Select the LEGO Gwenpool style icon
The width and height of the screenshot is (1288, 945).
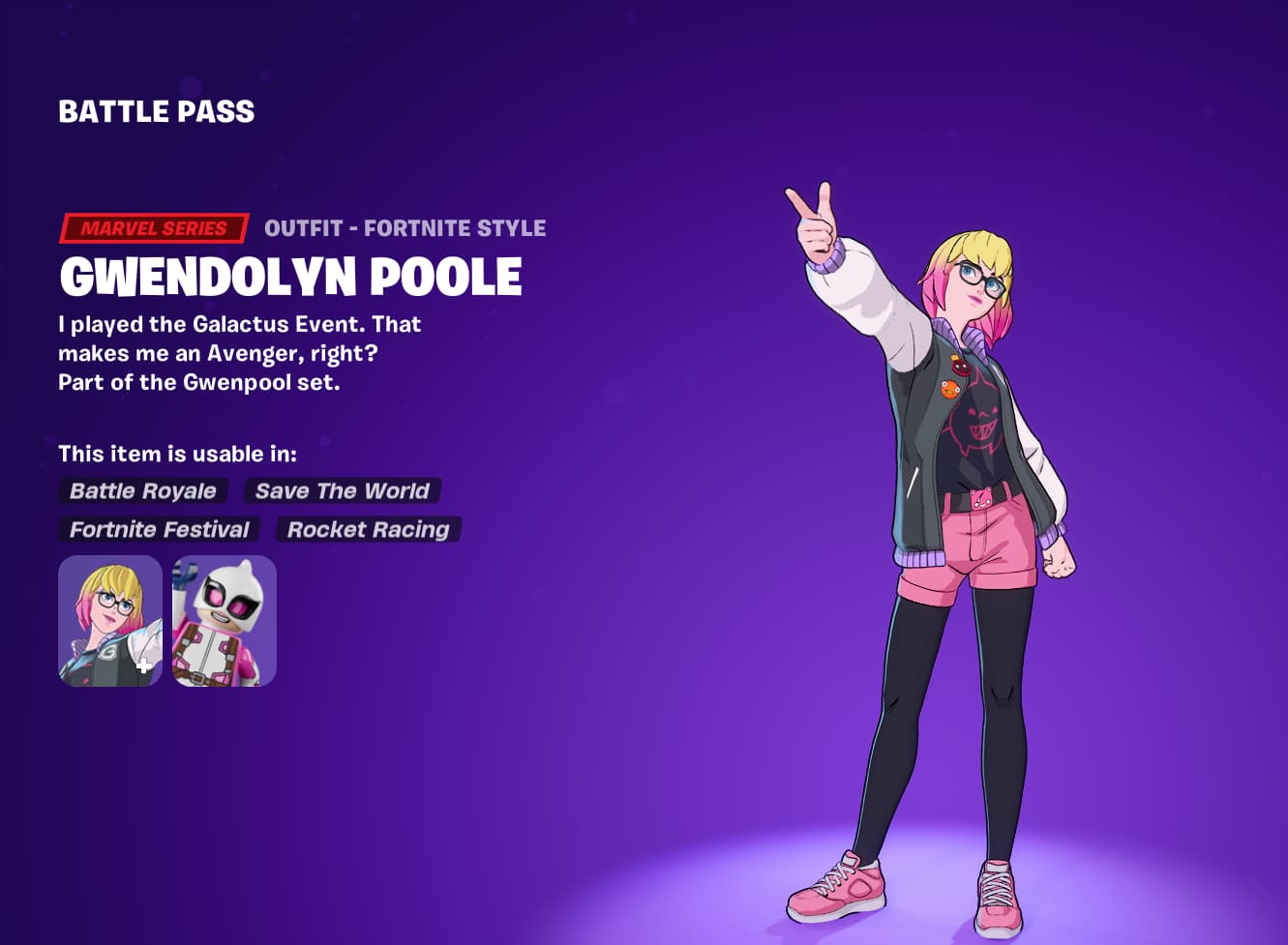click(221, 620)
